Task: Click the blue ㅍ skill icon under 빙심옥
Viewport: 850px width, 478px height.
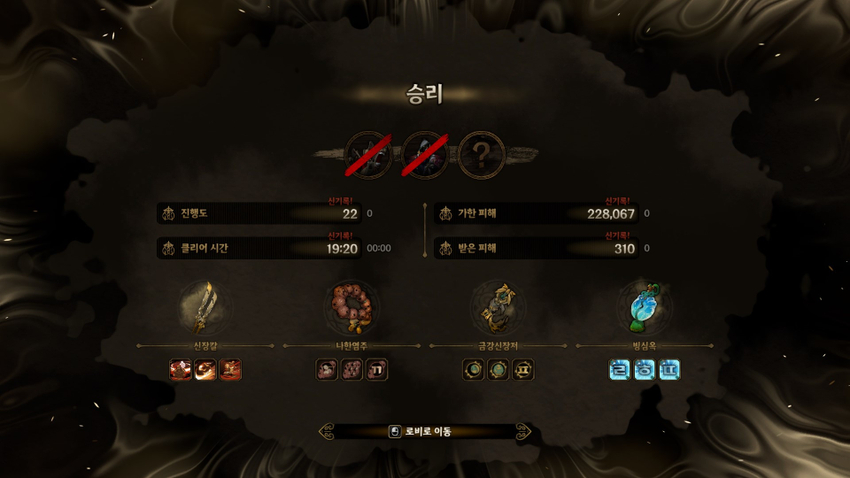Action: point(669,370)
